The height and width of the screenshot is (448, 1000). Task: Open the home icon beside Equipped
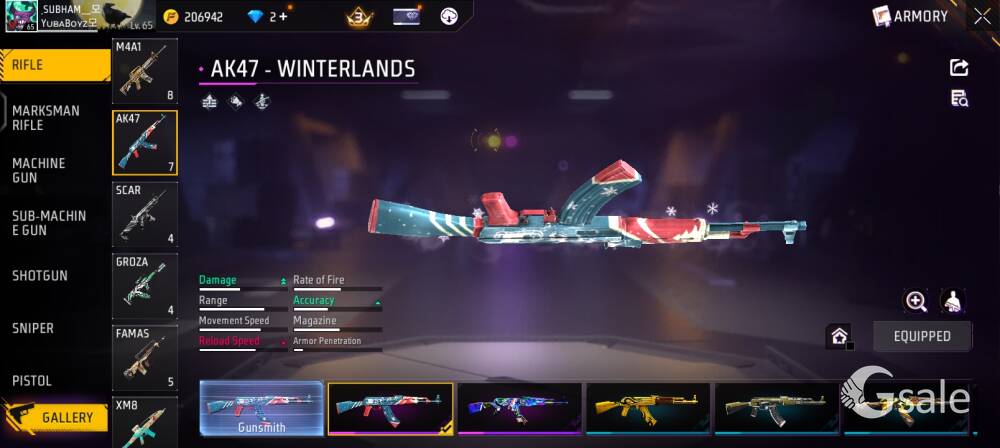tap(839, 336)
